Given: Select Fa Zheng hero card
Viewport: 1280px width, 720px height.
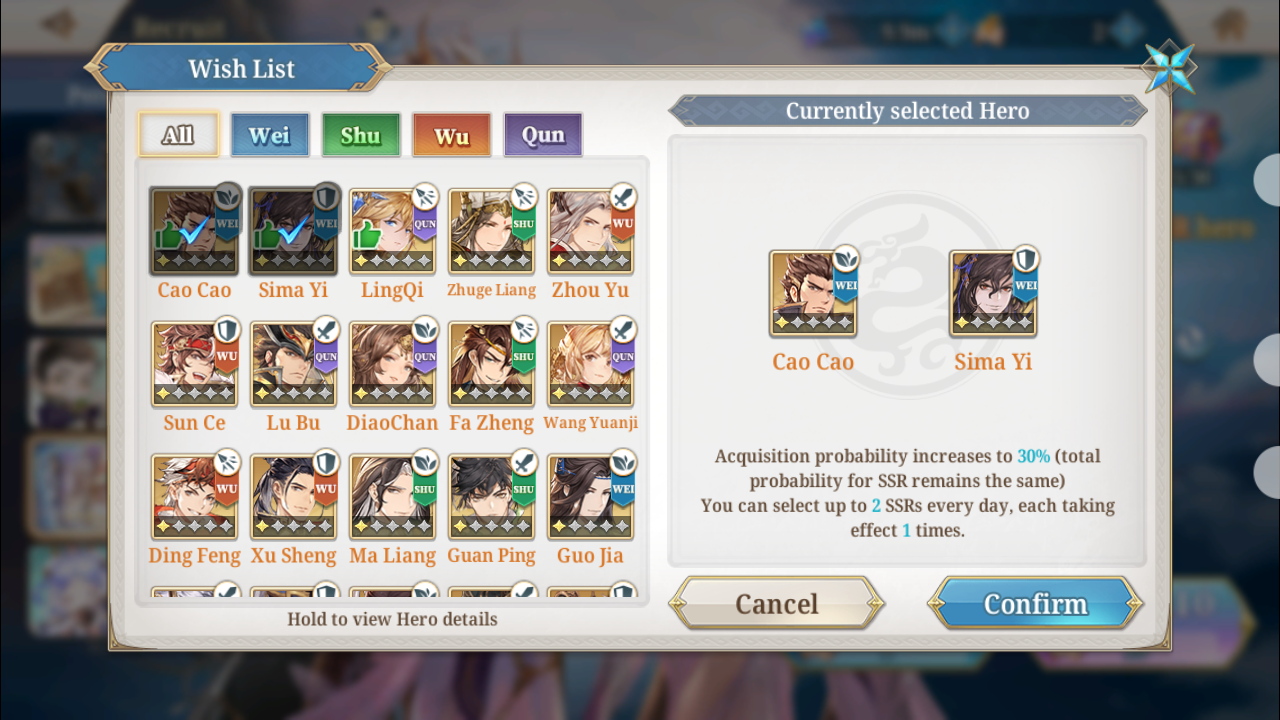Looking at the screenshot, I should click(491, 364).
